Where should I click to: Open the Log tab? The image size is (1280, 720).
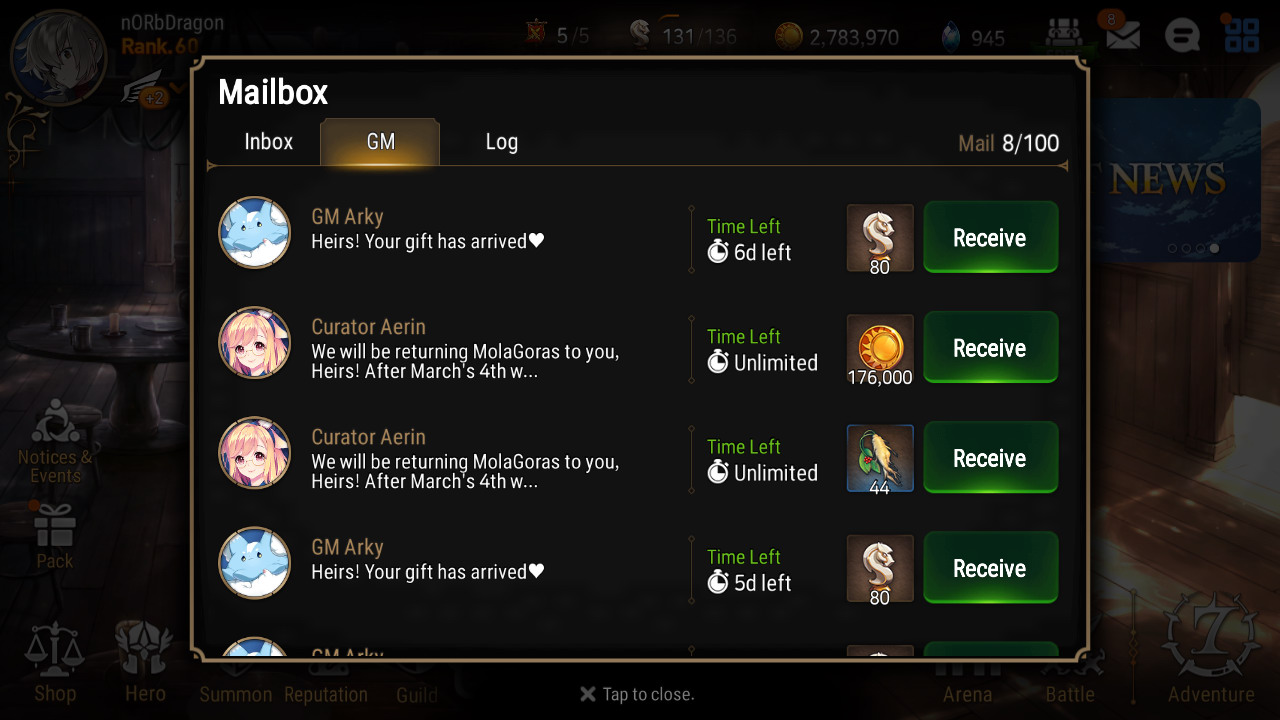point(501,142)
